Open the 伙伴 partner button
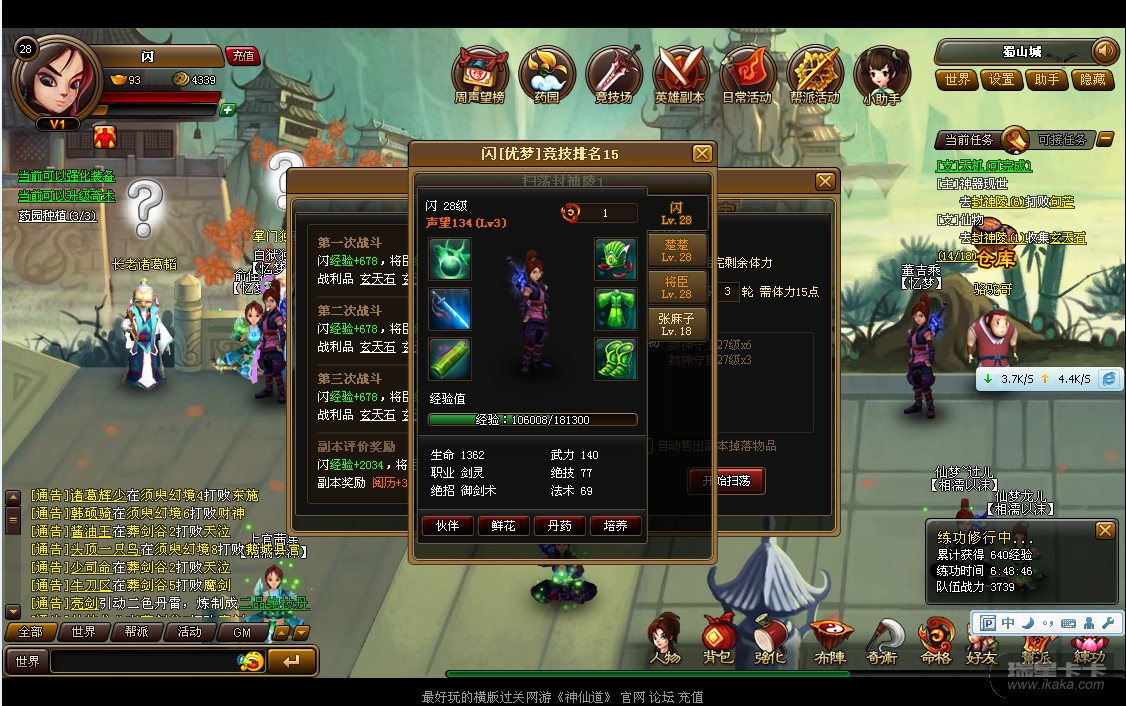 click(x=447, y=525)
